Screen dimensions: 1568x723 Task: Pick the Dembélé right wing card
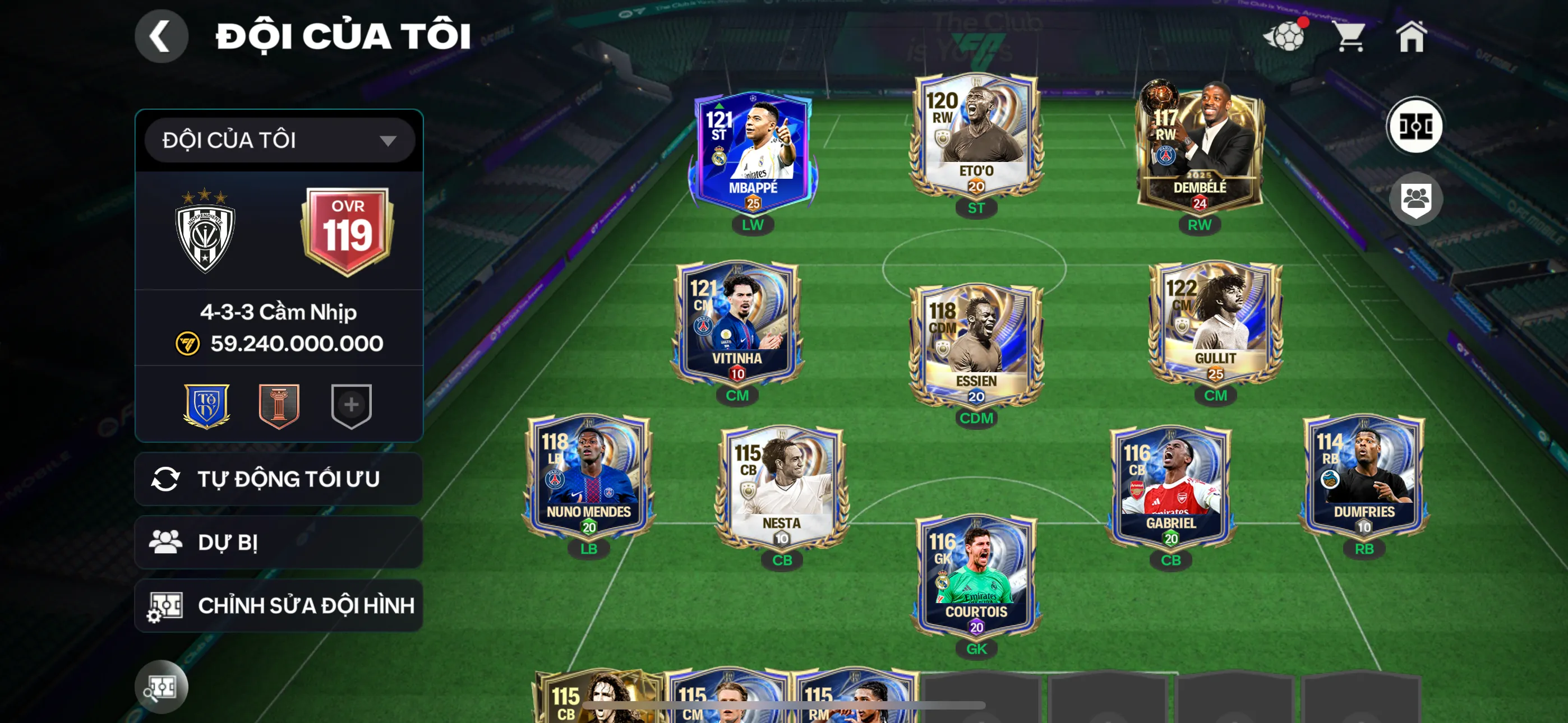point(1199,149)
